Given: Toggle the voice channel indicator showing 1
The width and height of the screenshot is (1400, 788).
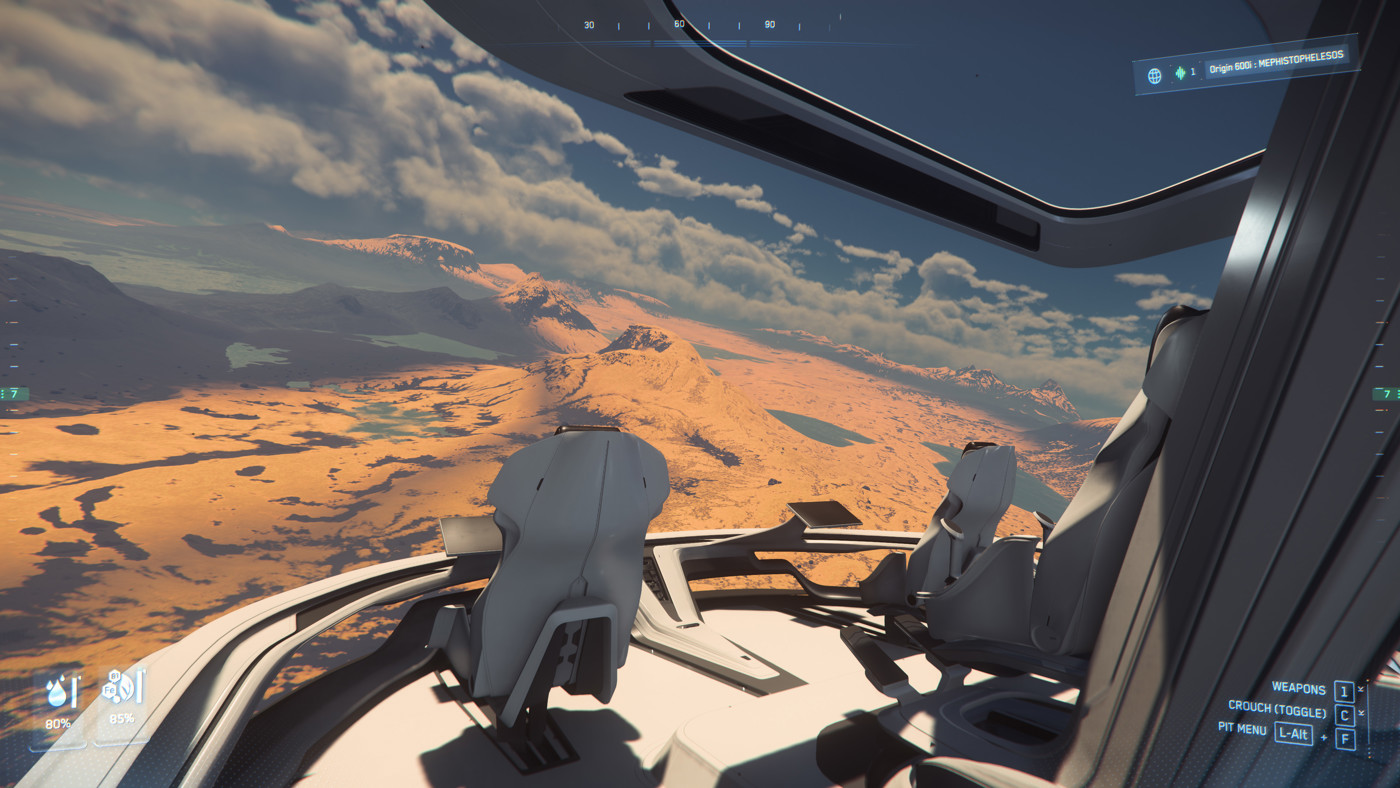Looking at the screenshot, I should point(1193,72).
